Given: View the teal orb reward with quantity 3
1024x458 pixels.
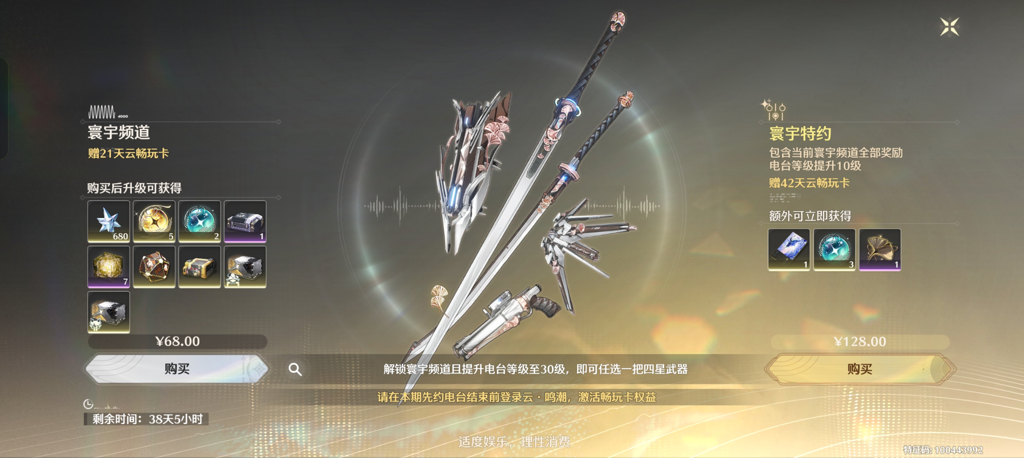Looking at the screenshot, I should tap(834, 249).
